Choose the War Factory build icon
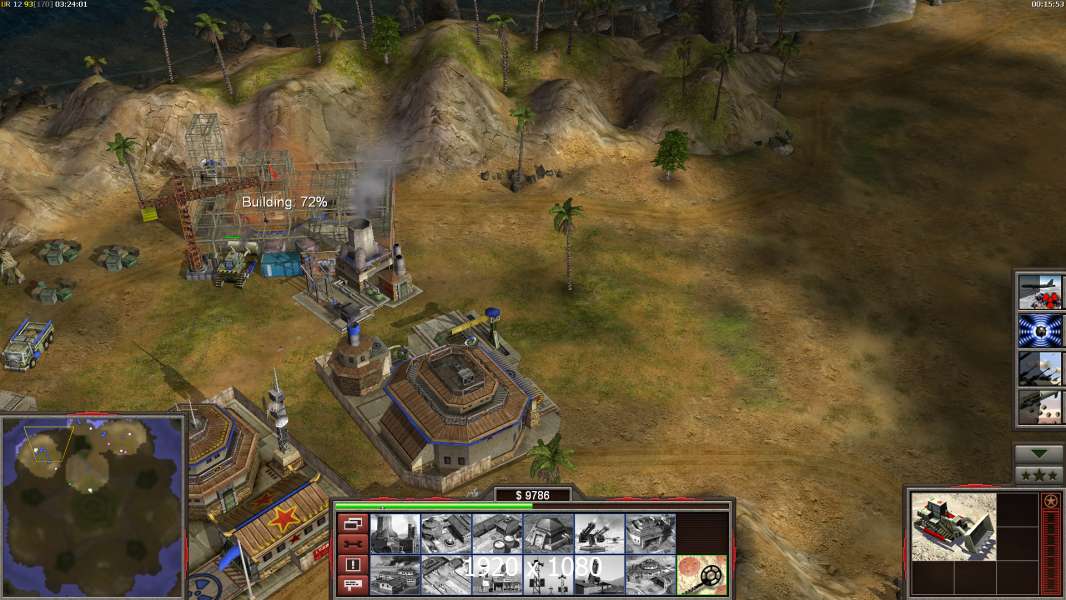Screen dimensions: 1066x600 click(649, 534)
